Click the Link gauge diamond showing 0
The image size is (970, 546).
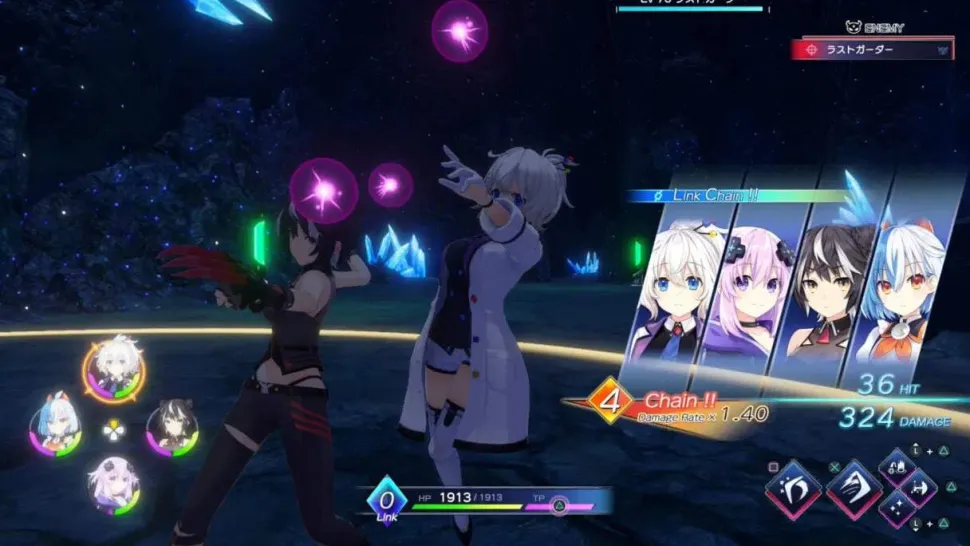[x=387, y=497]
